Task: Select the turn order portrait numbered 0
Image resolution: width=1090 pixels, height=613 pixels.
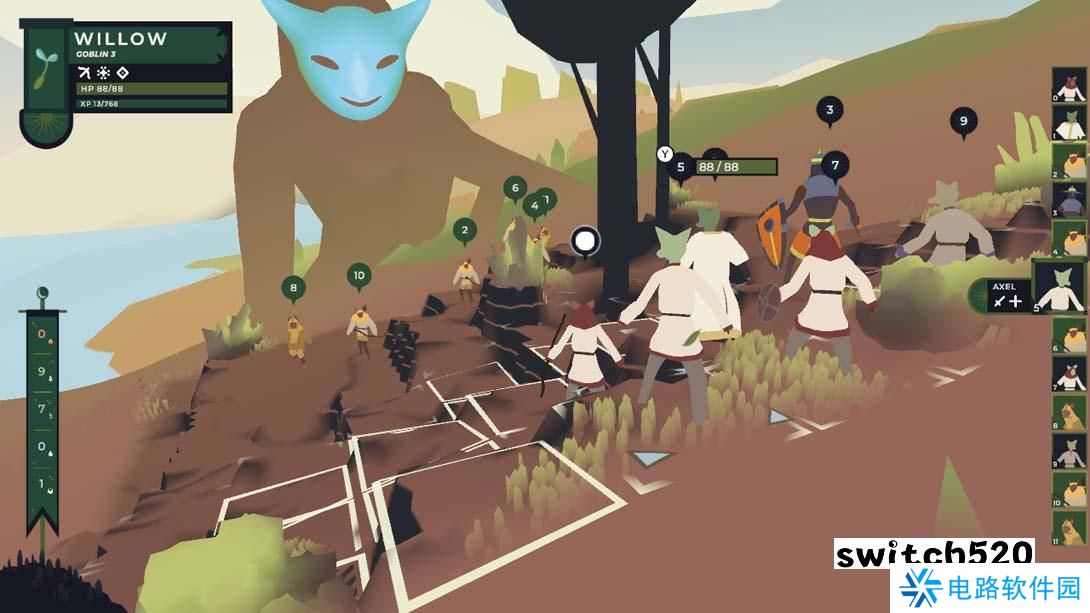Action: (x=1070, y=85)
